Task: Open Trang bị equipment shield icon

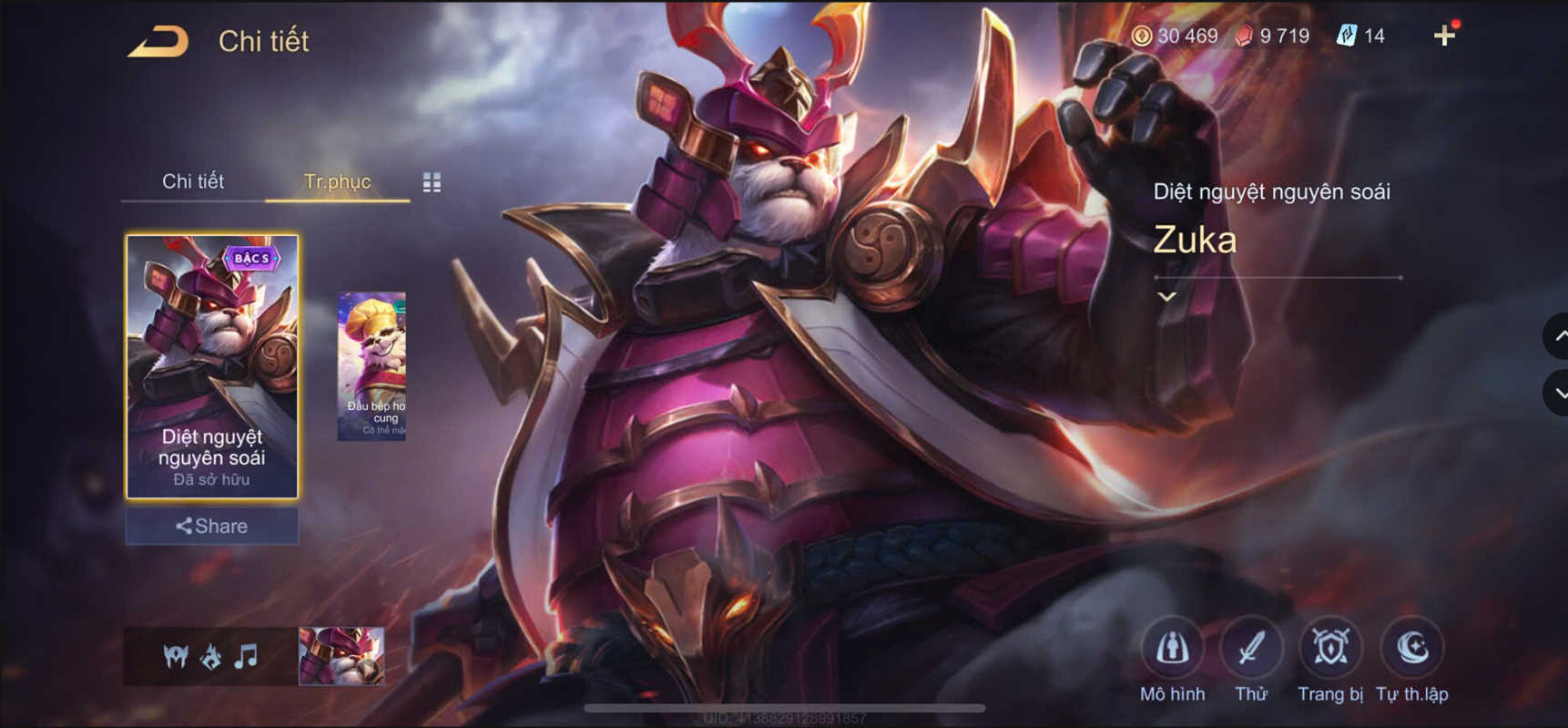Action: pyautogui.click(x=1330, y=649)
